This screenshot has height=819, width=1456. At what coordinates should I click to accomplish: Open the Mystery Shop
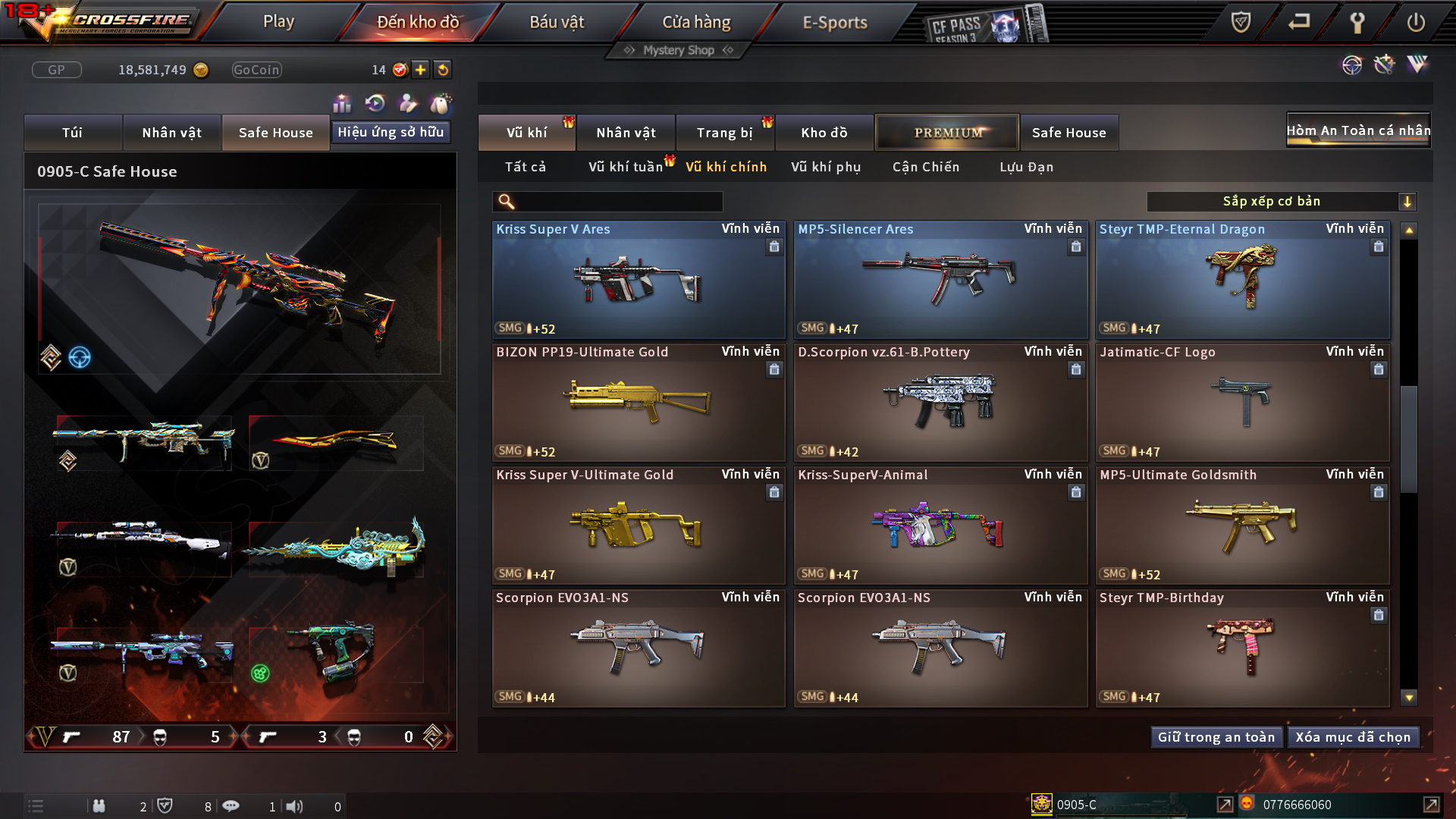(x=678, y=50)
